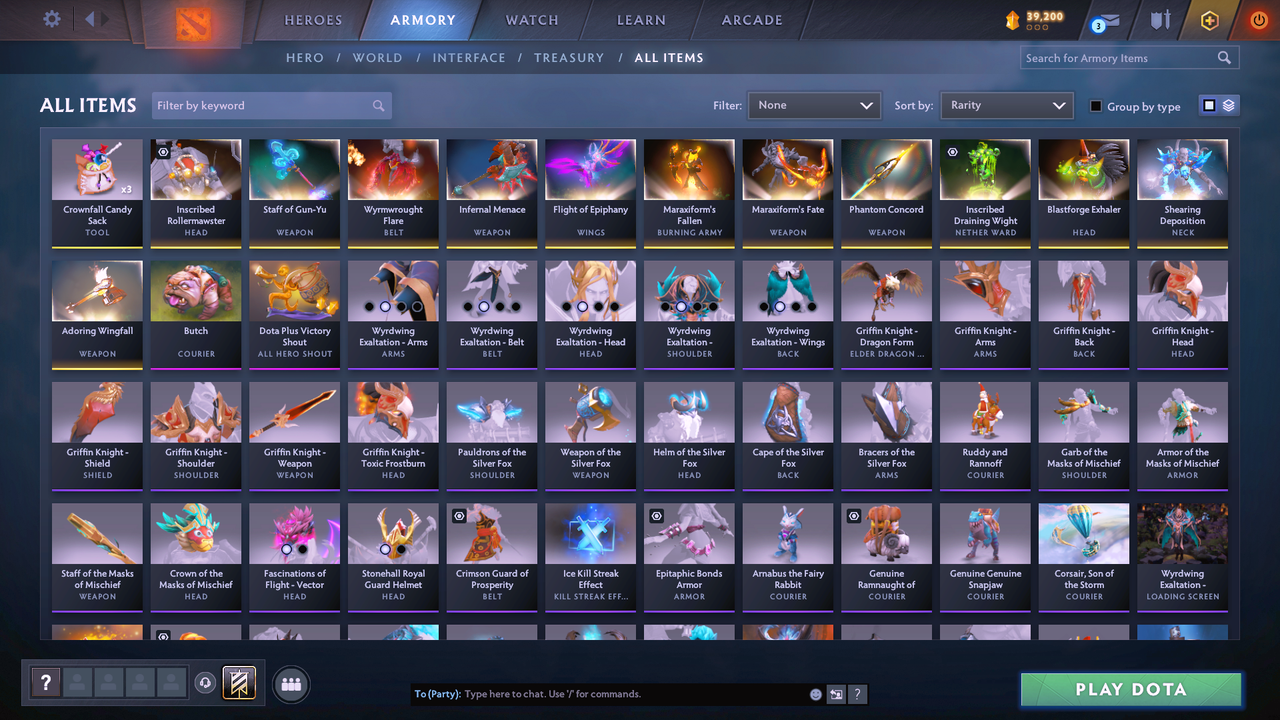Viewport: 1280px width, 720px height.
Task: Open the Sort by Rarity dropdown
Action: coord(1006,105)
